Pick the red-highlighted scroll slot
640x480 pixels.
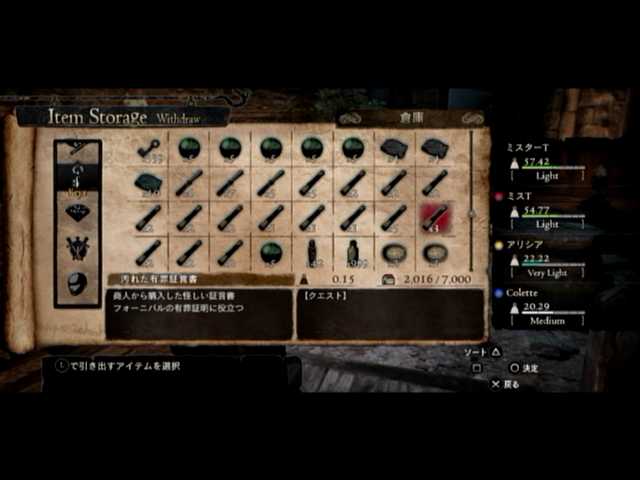coord(434,217)
